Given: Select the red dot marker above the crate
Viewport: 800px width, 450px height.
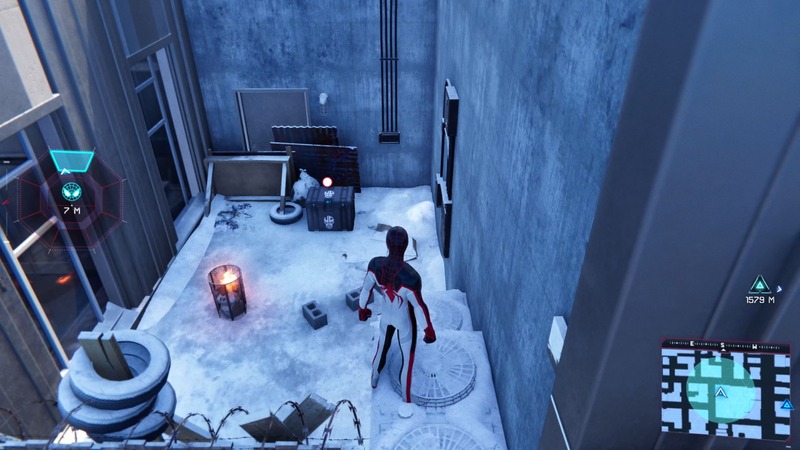Looking at the screenshot, I should coord(327,182).
